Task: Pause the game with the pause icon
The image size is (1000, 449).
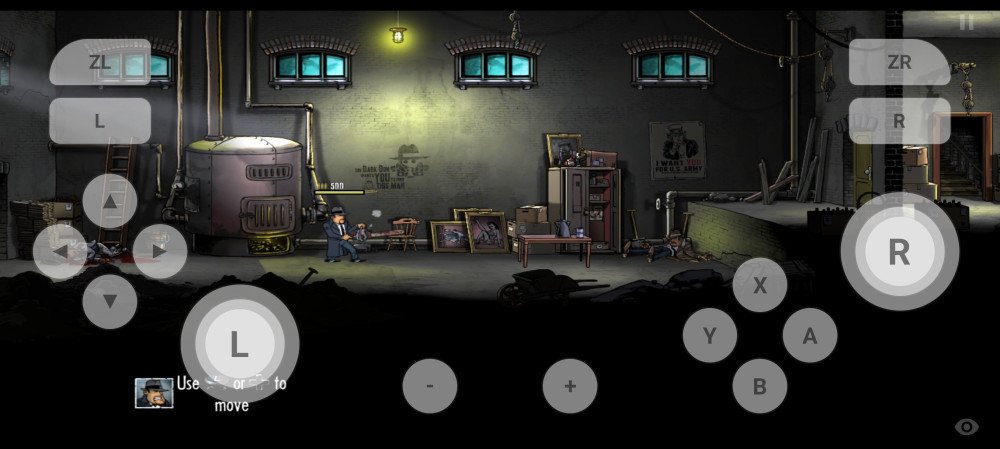Action: coord(966,23)
